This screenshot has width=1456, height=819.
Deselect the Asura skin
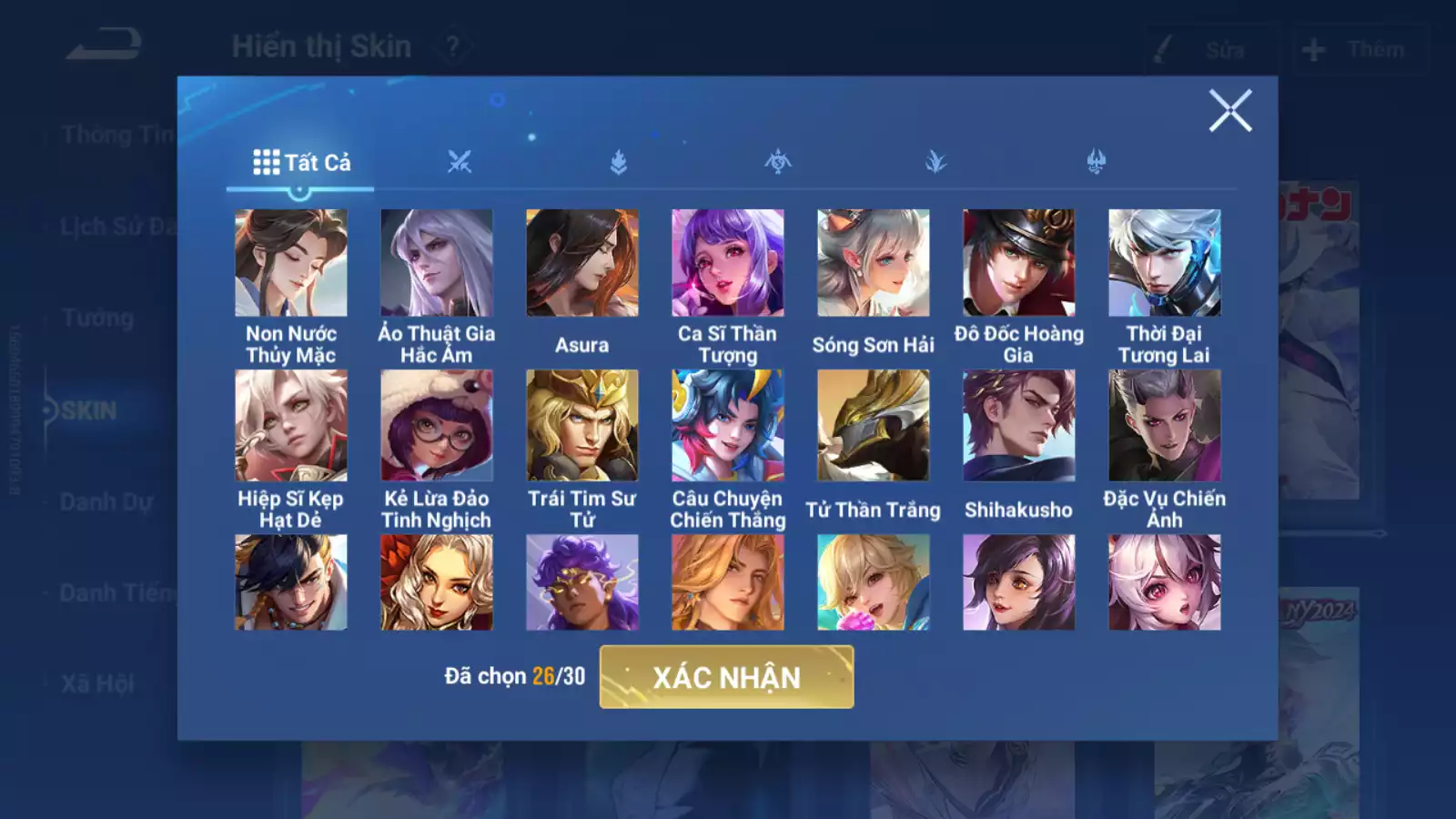click(x=582, y=262)
